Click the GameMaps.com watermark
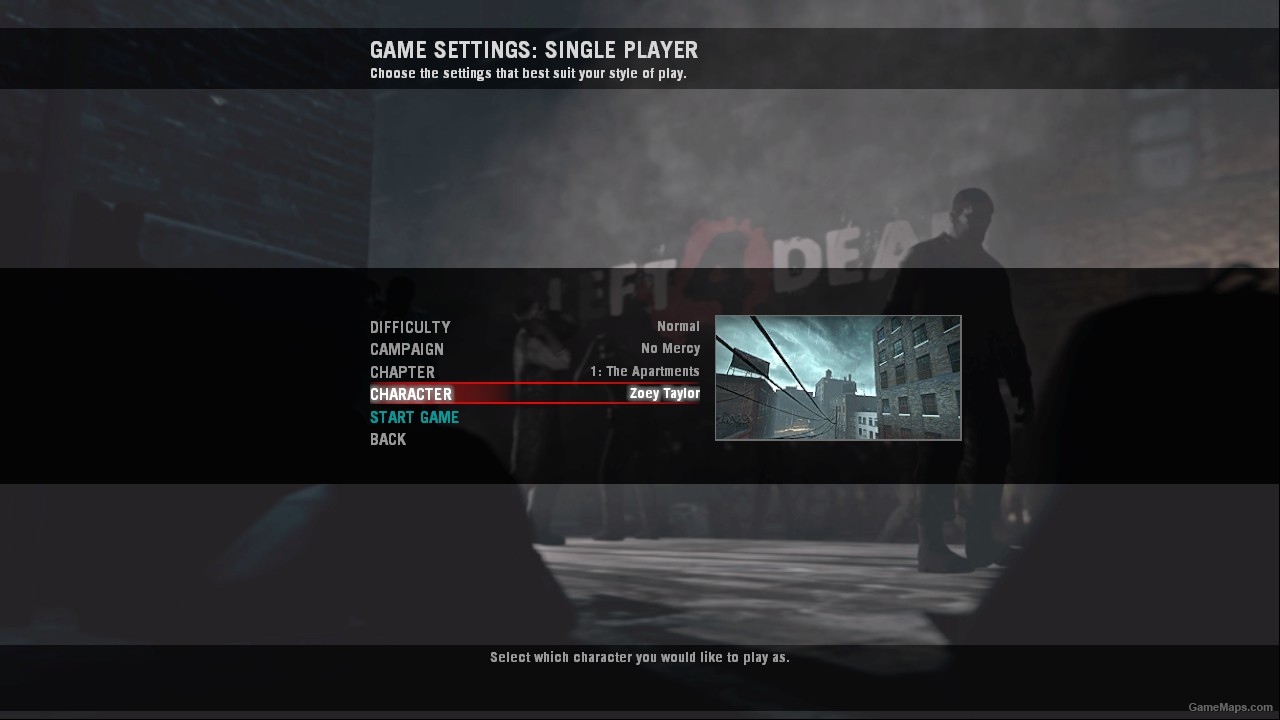The image size is (1280, 720). [1228, 705]
